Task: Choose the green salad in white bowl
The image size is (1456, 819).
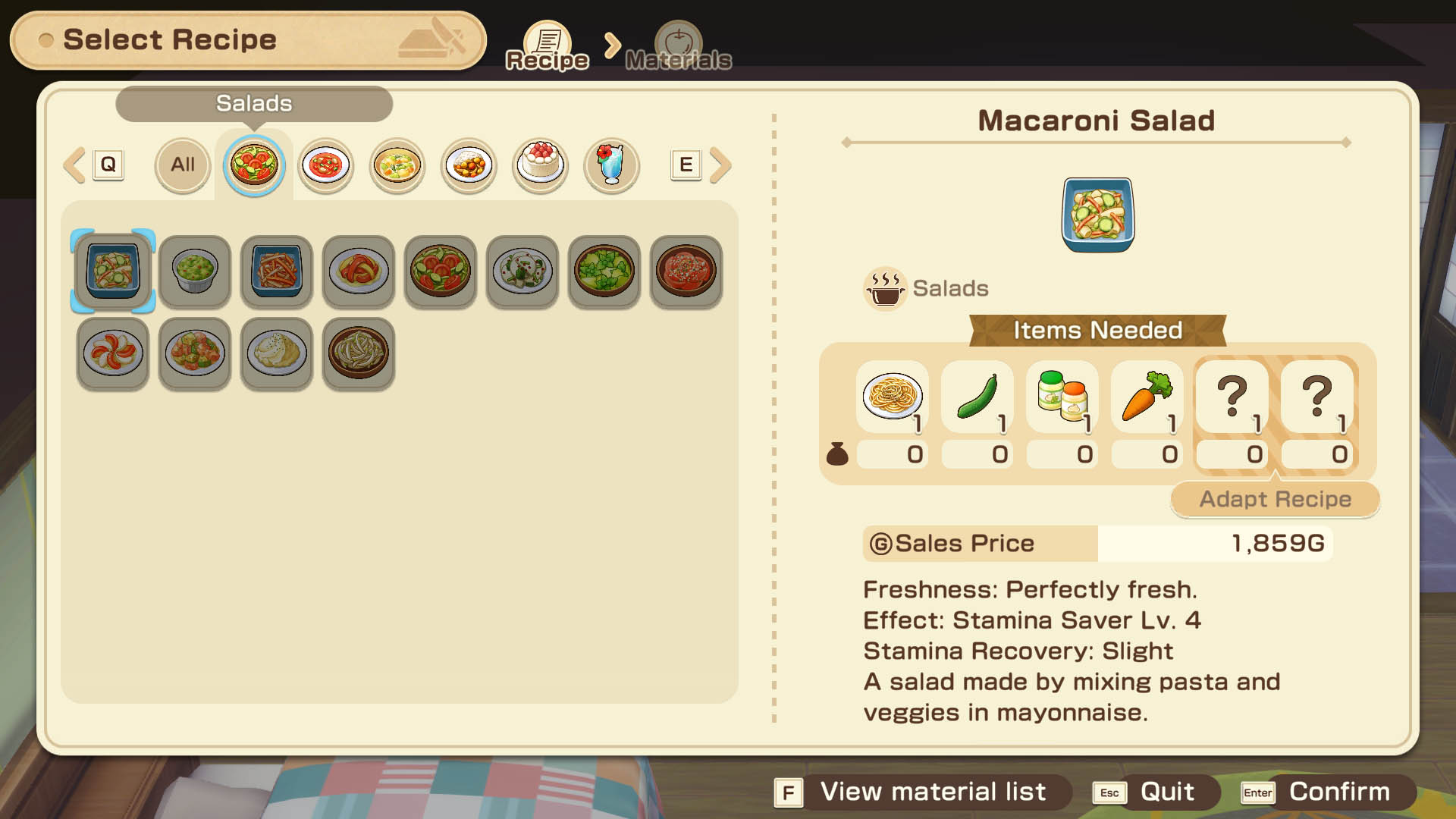Action: click(x=195, y=271)
